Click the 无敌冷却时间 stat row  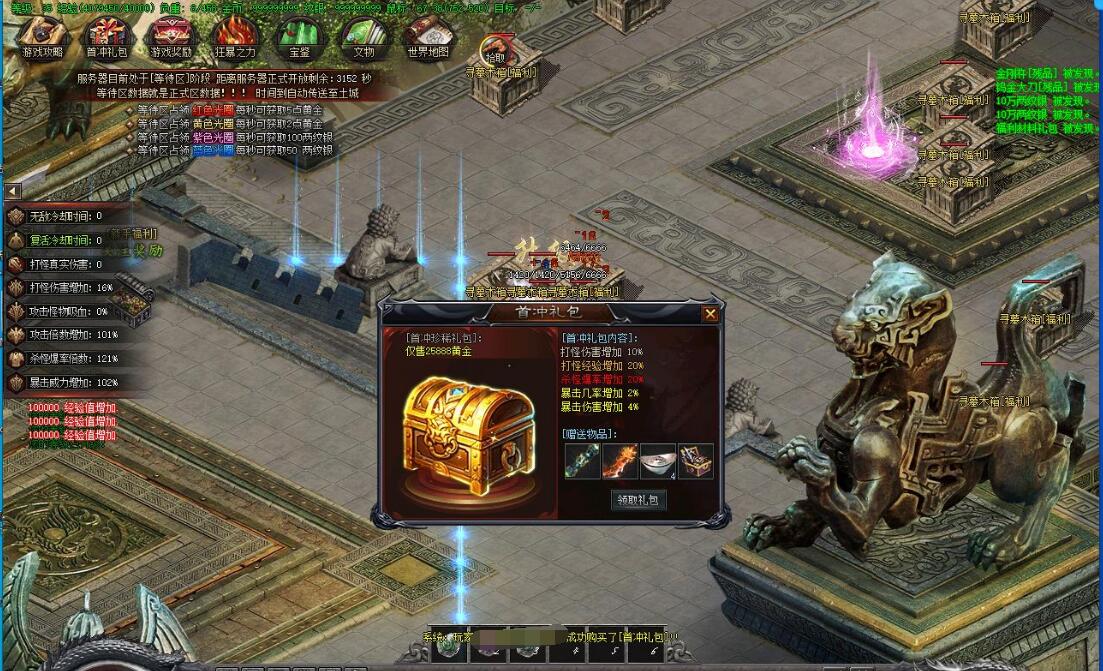[x=60, y=216]
